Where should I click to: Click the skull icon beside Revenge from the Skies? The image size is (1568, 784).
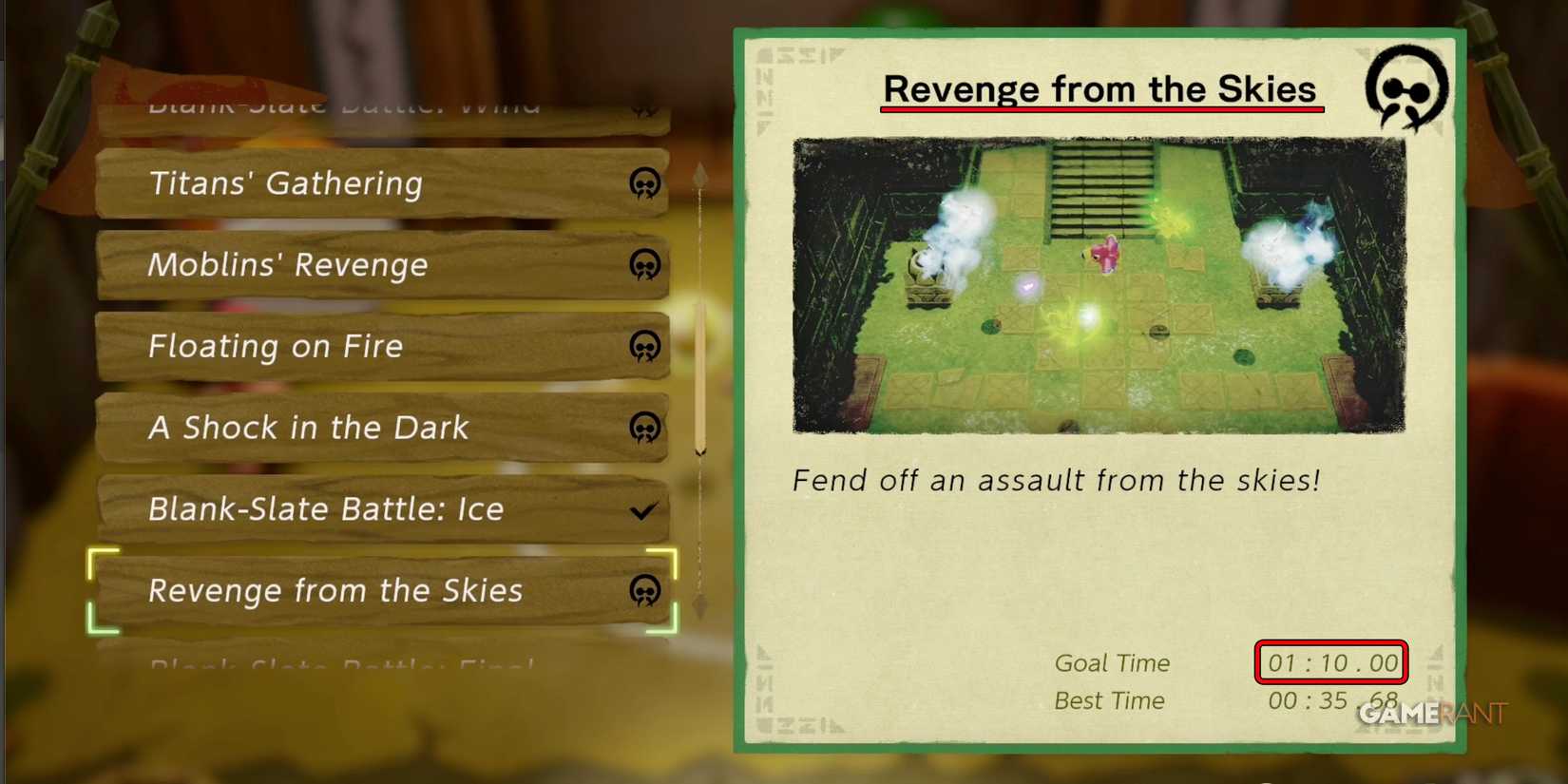coord(645,591)
